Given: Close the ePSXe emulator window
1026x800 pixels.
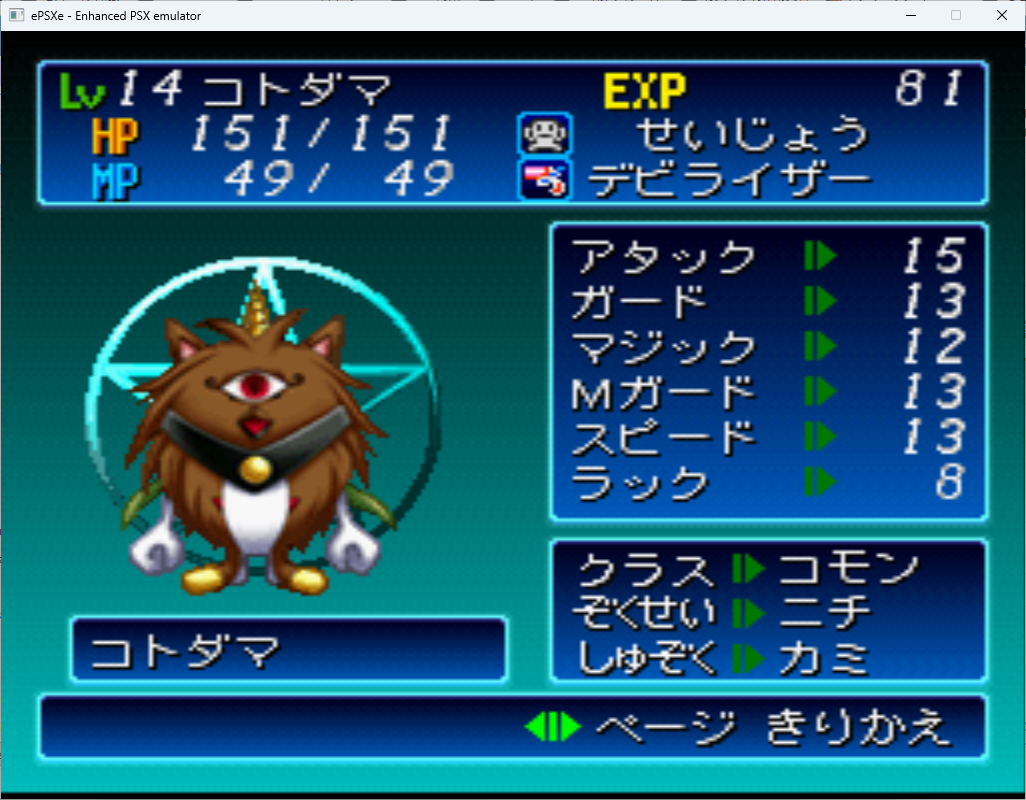Looking at the screenshot, I should [x=1002, y=15].
